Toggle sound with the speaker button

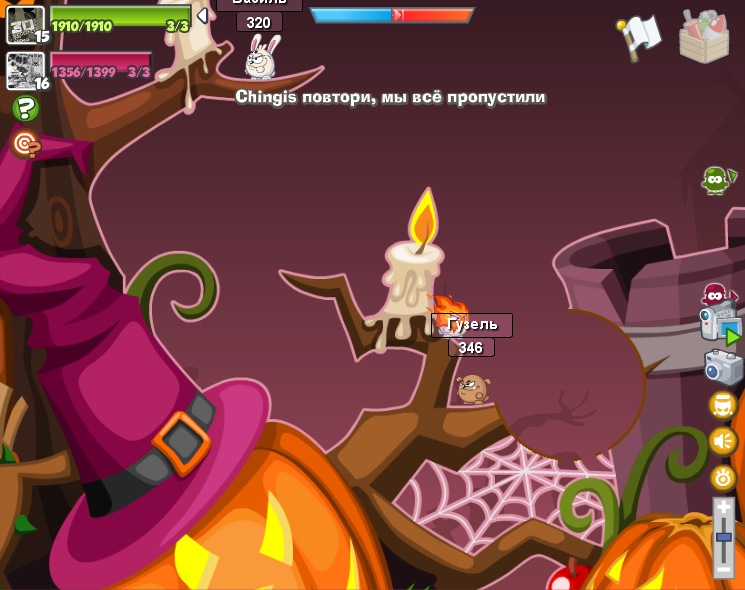[x=723, y=441]
